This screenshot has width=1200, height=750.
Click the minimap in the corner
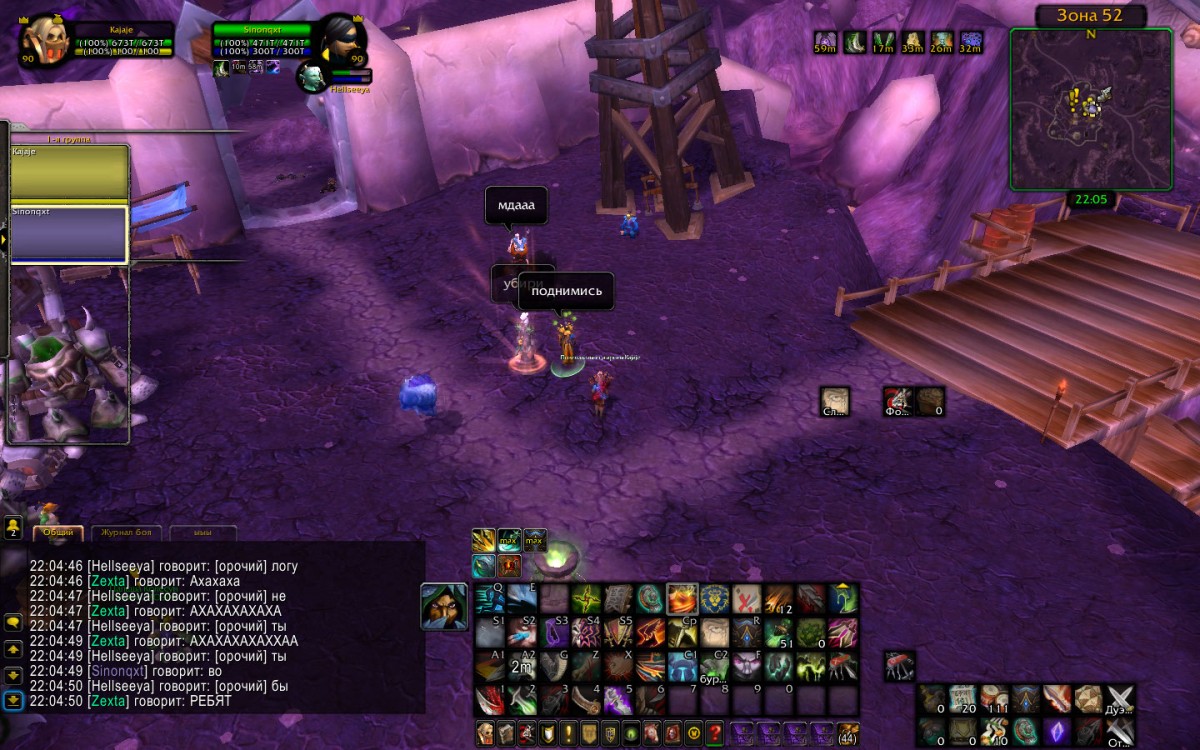[1090, 108]
